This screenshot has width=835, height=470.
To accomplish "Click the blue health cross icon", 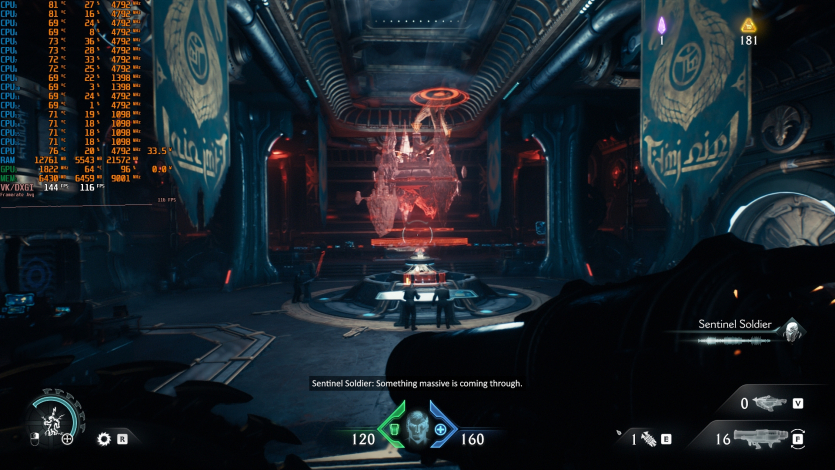I will click(x=440, y=429).
